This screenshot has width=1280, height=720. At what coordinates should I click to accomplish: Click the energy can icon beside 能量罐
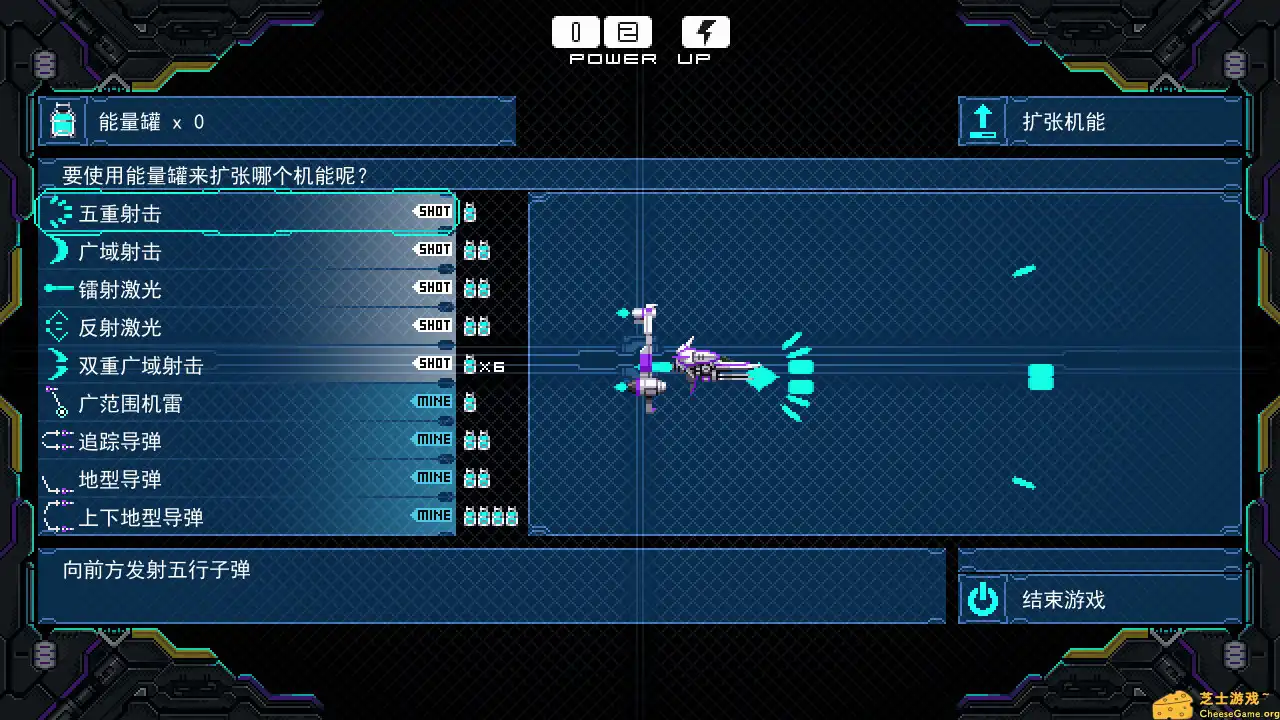(x=62, y=120)
